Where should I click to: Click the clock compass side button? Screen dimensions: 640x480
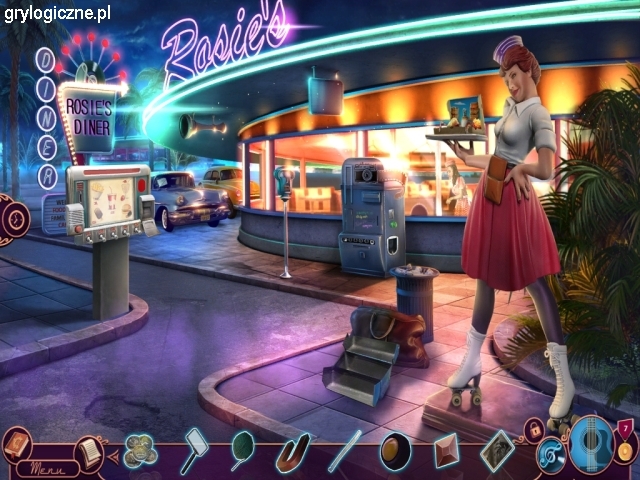tap(10, 217)
